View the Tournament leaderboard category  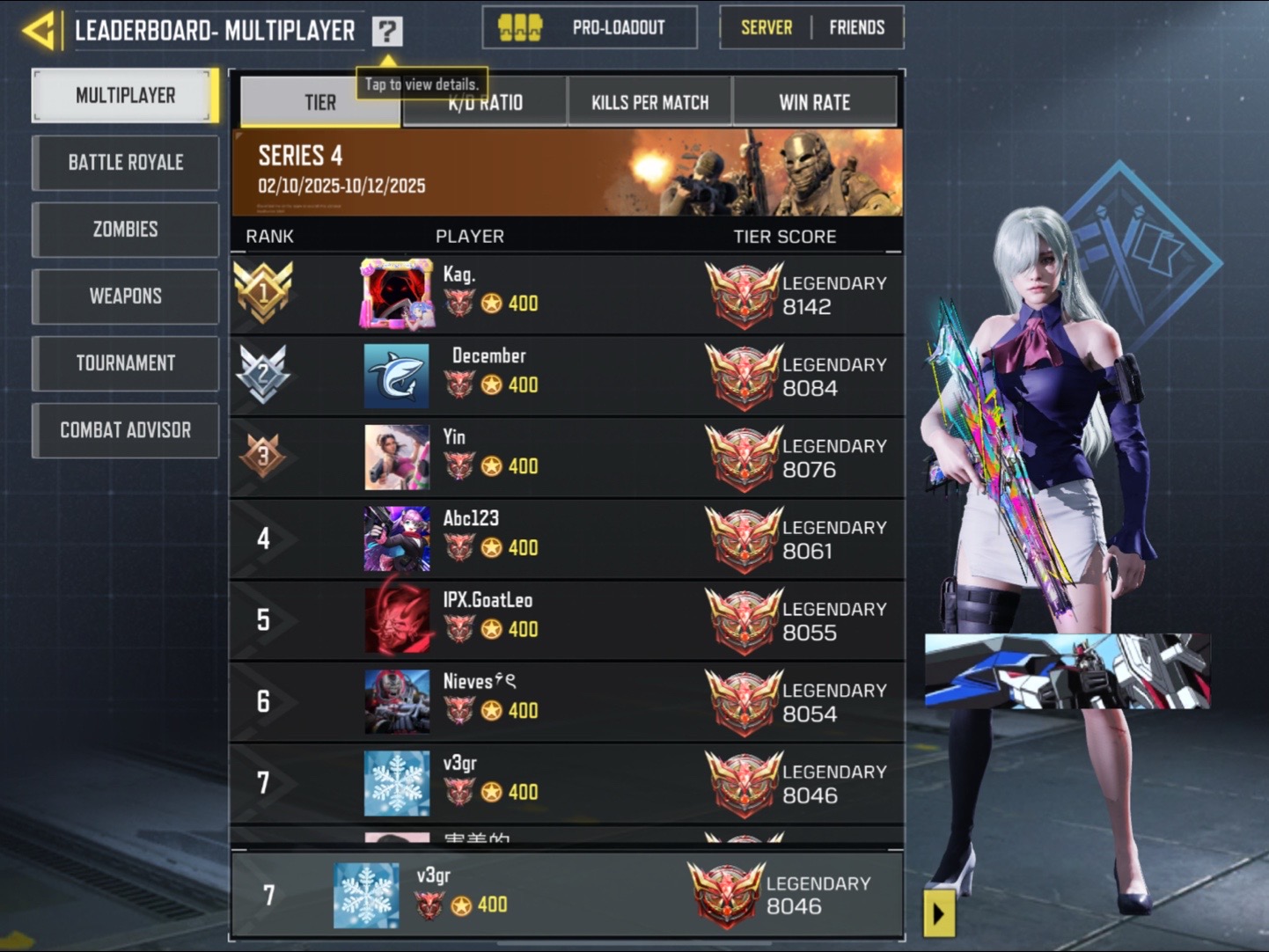(x=126, y=363)
